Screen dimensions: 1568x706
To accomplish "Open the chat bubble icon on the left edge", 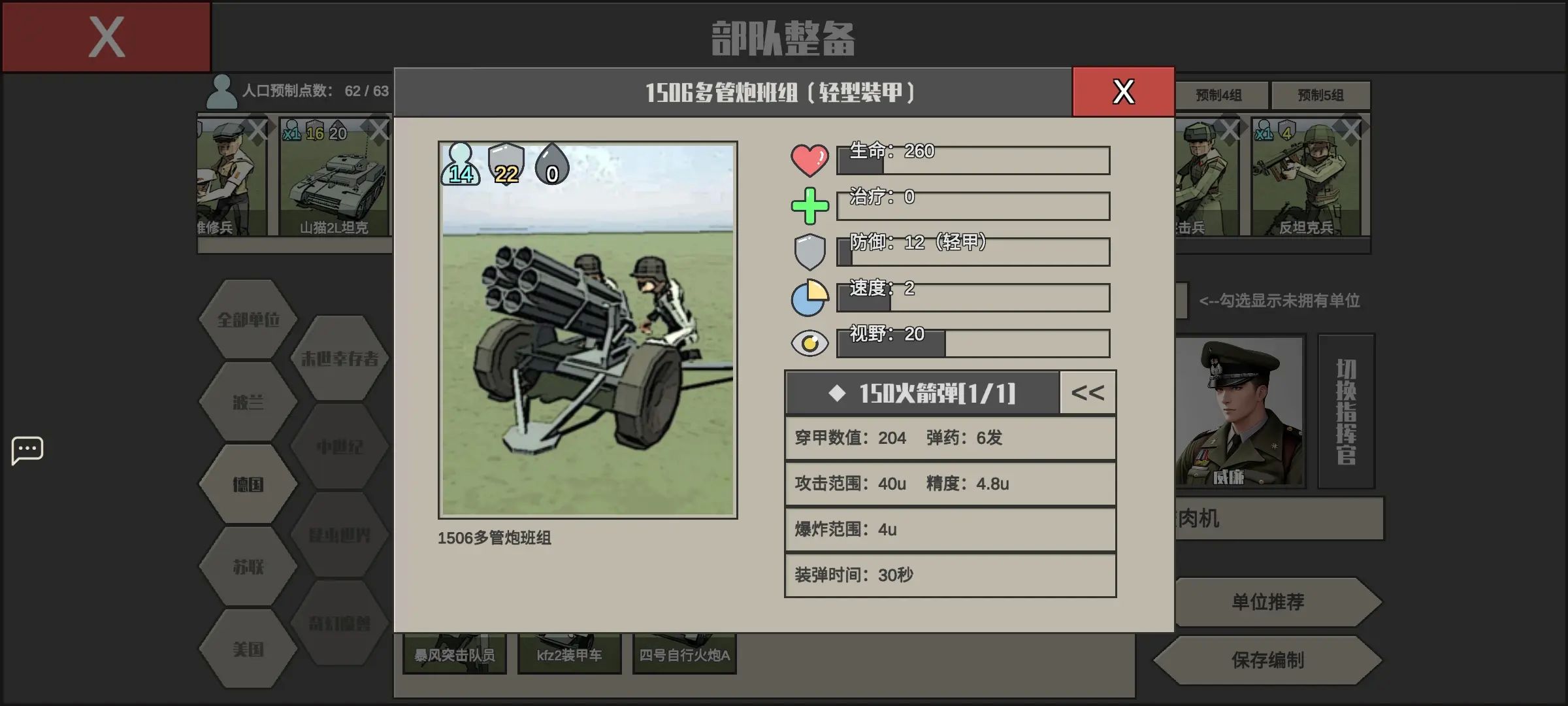I will tap(27, 449).
